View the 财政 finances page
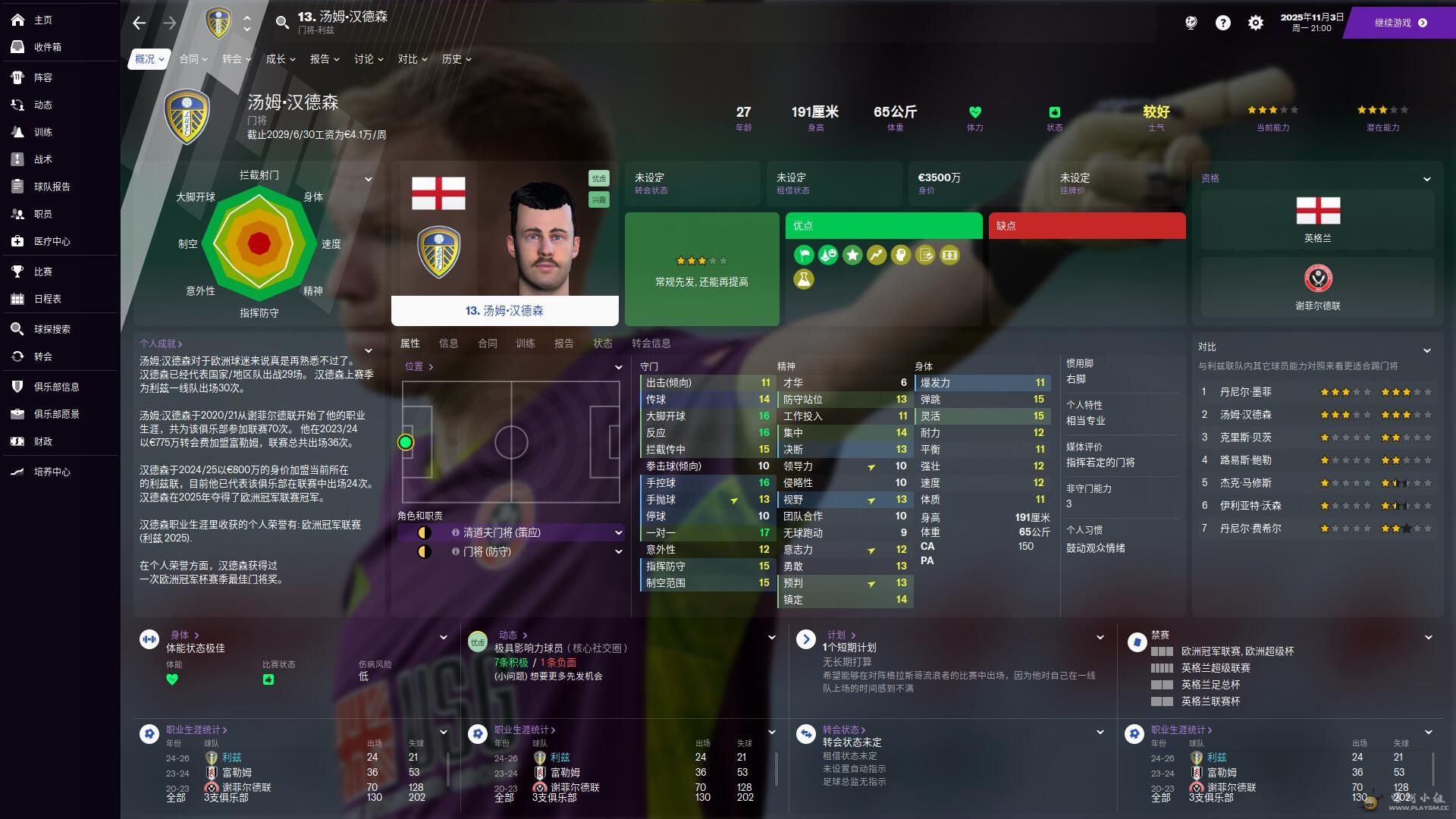Screen dimensions: 1456x819 point(42,441)
